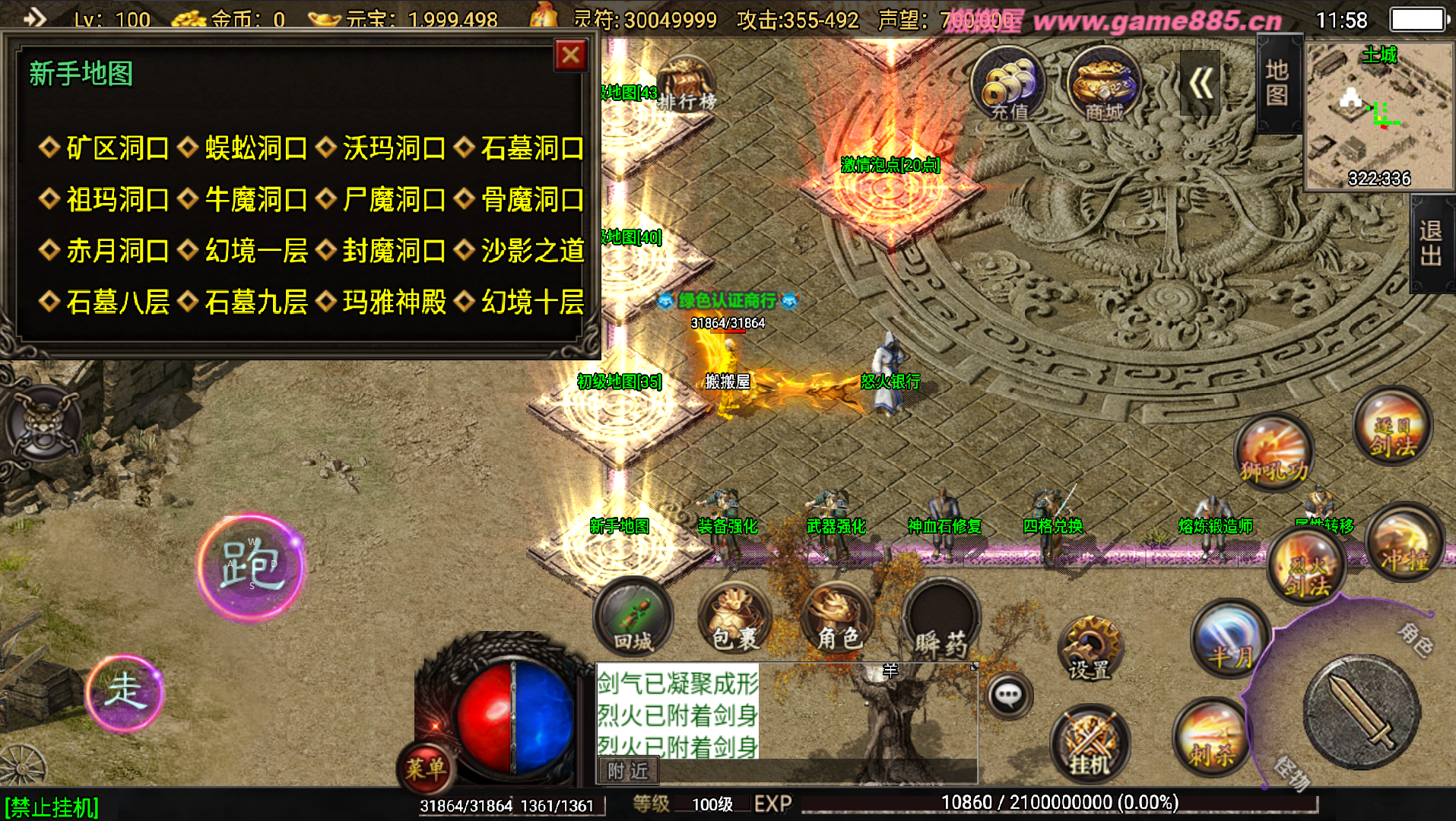Cast the 狮吼功 skill

tap(1274, 453)
